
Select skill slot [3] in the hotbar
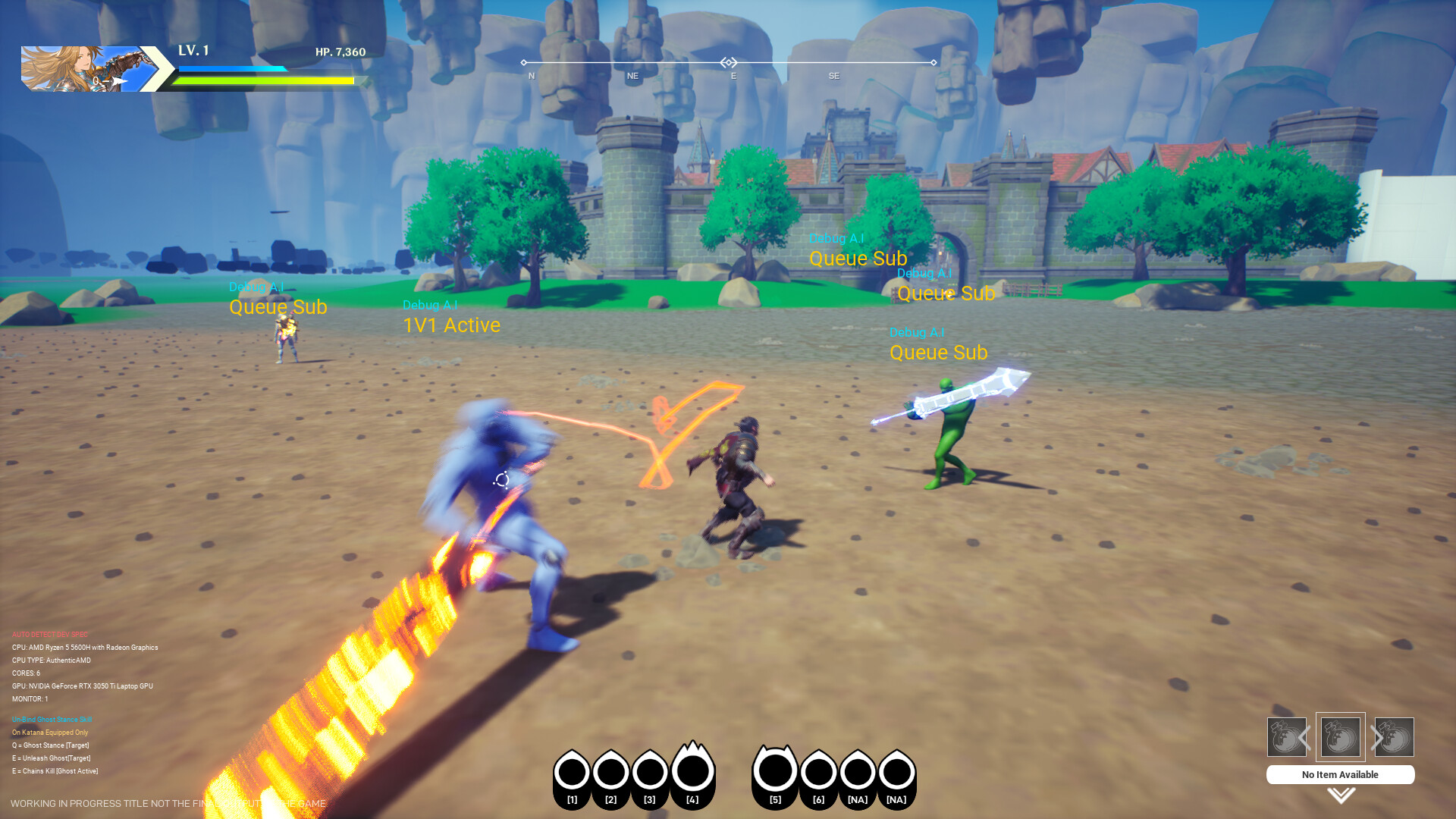(x=649, y=771)
